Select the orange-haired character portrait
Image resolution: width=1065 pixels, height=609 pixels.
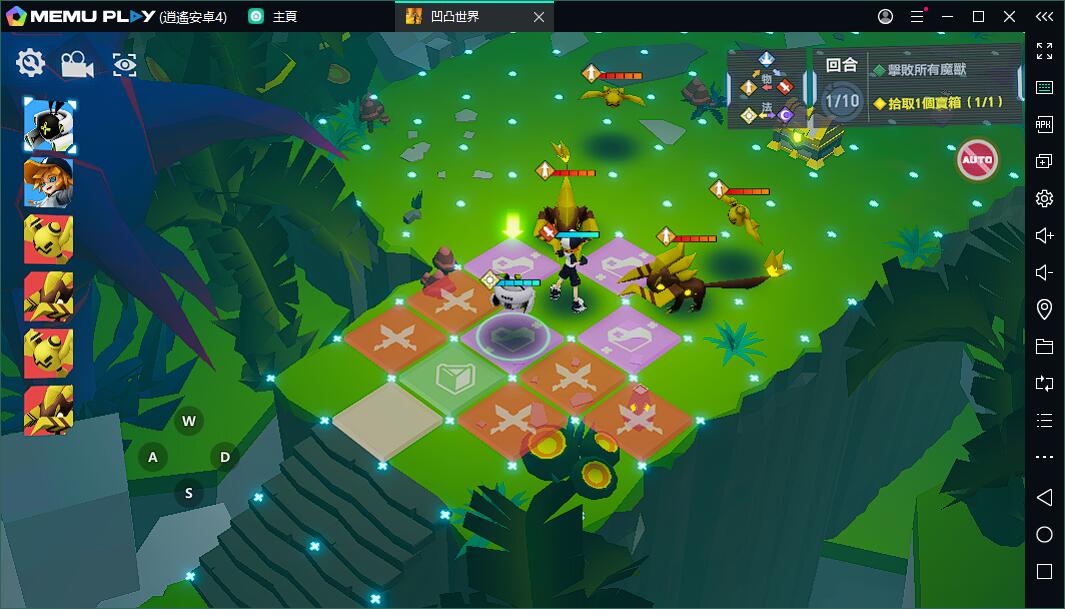pyautogui.click(x=49, y=182)
